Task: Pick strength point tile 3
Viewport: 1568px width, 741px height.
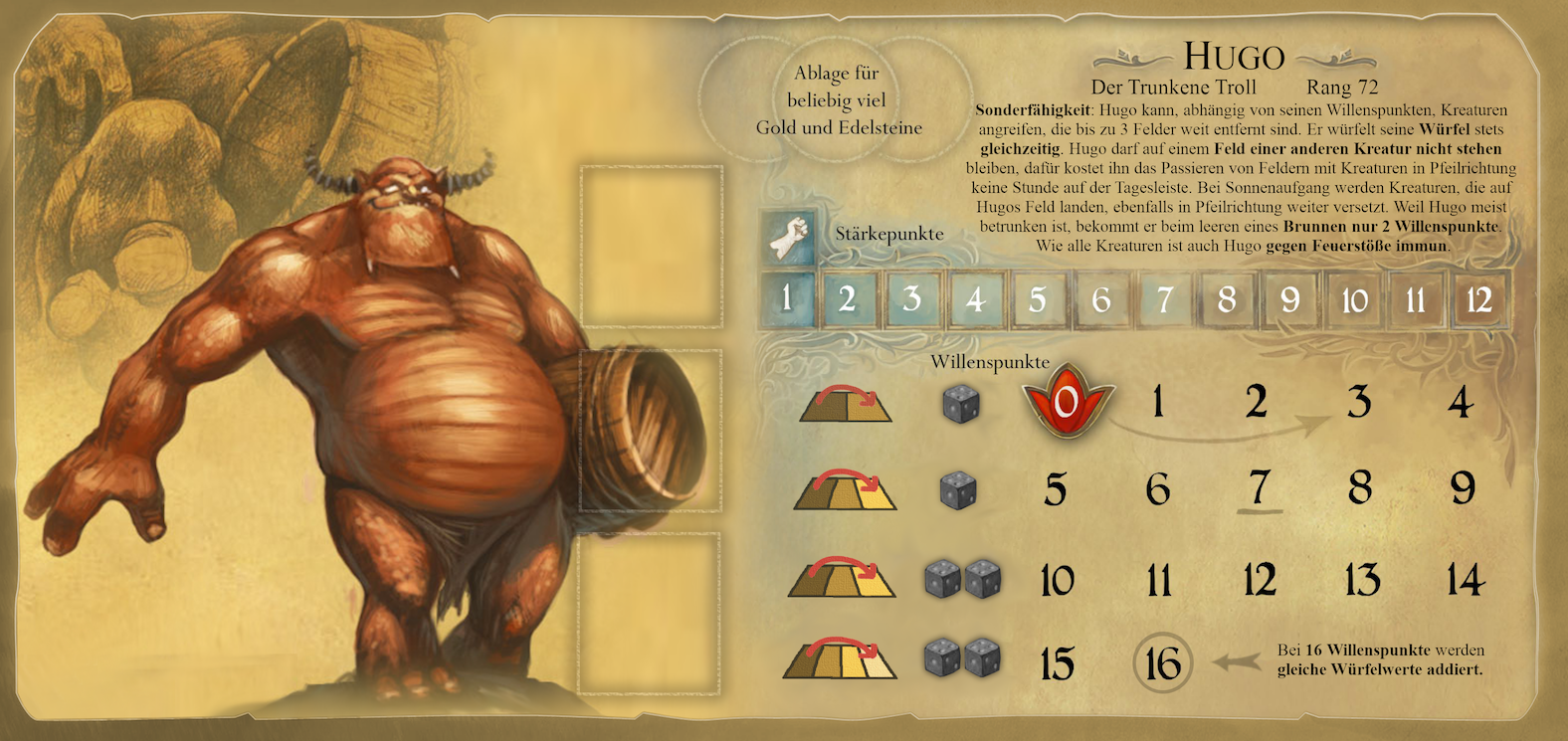Action: point(911,298)
